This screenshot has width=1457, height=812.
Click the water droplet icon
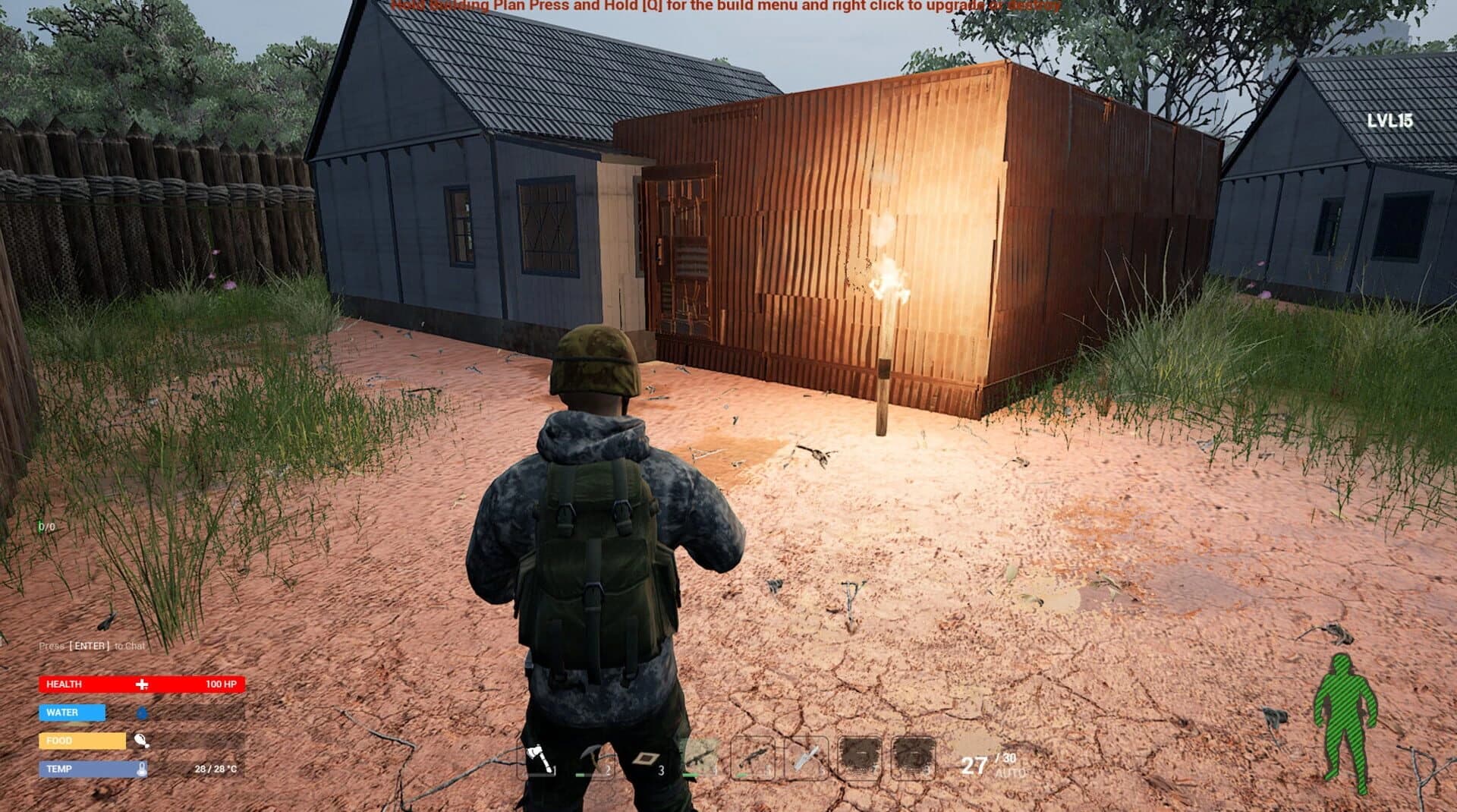[141, 713]
